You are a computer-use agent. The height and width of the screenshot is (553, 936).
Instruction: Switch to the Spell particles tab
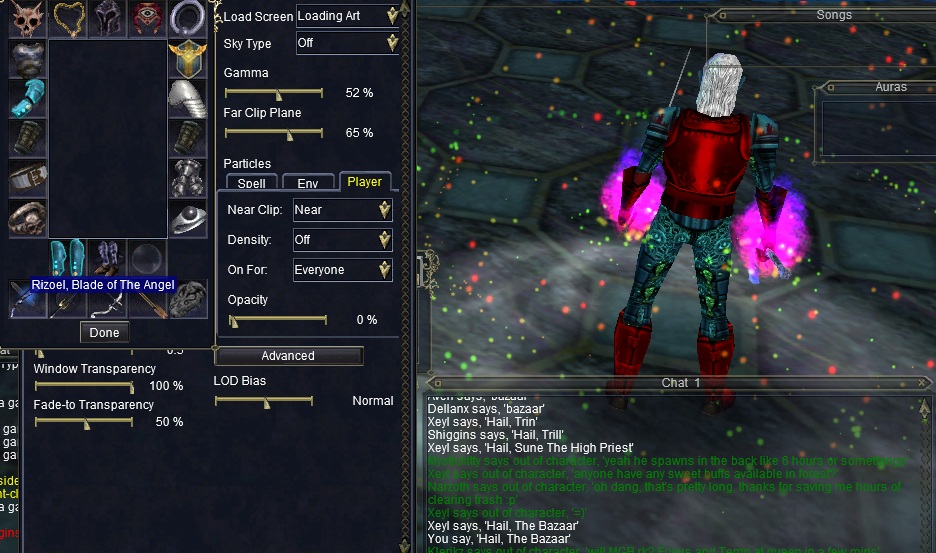[252, 183]
